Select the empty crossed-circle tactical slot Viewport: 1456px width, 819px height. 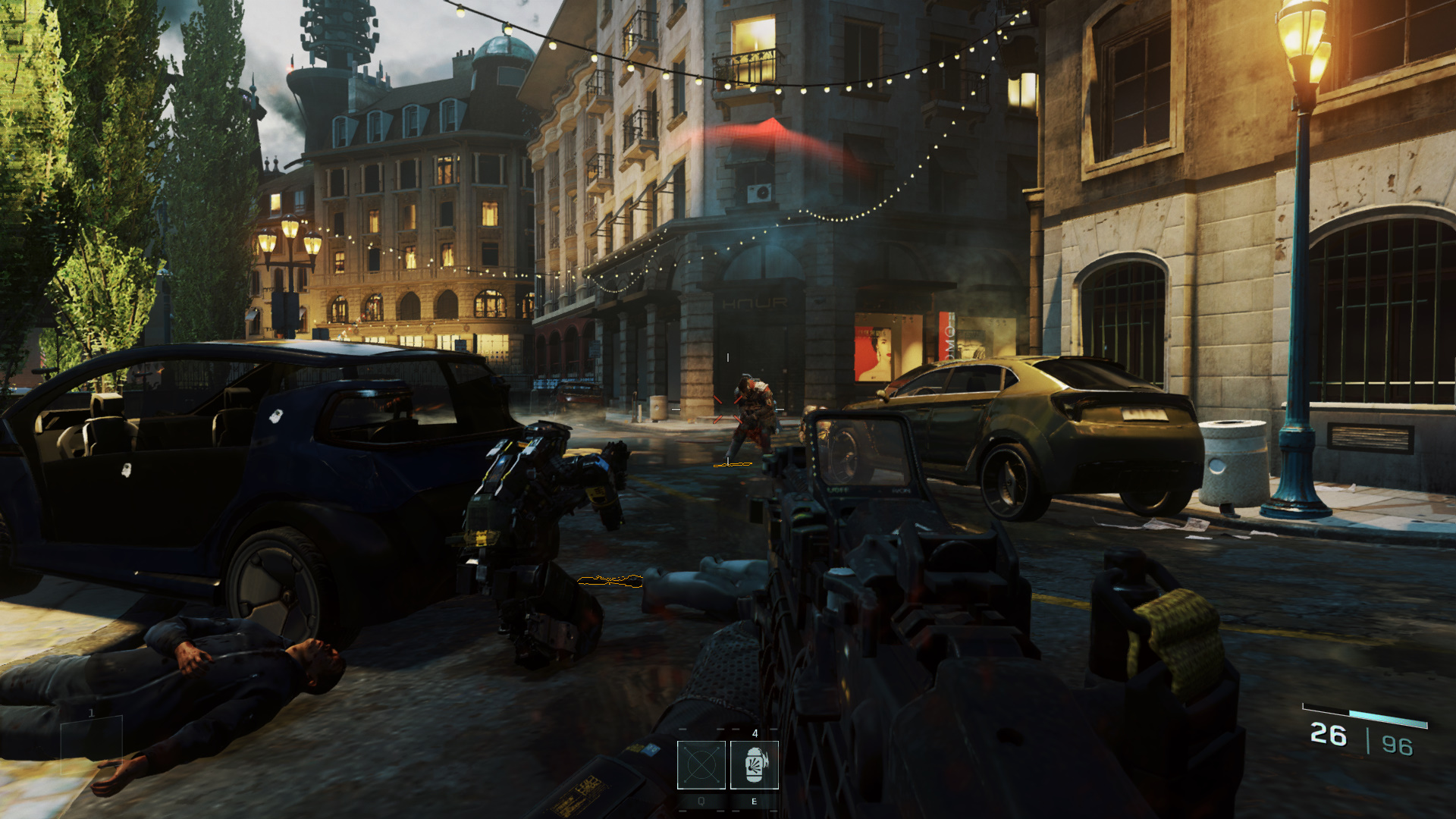[x=701, y=765]
